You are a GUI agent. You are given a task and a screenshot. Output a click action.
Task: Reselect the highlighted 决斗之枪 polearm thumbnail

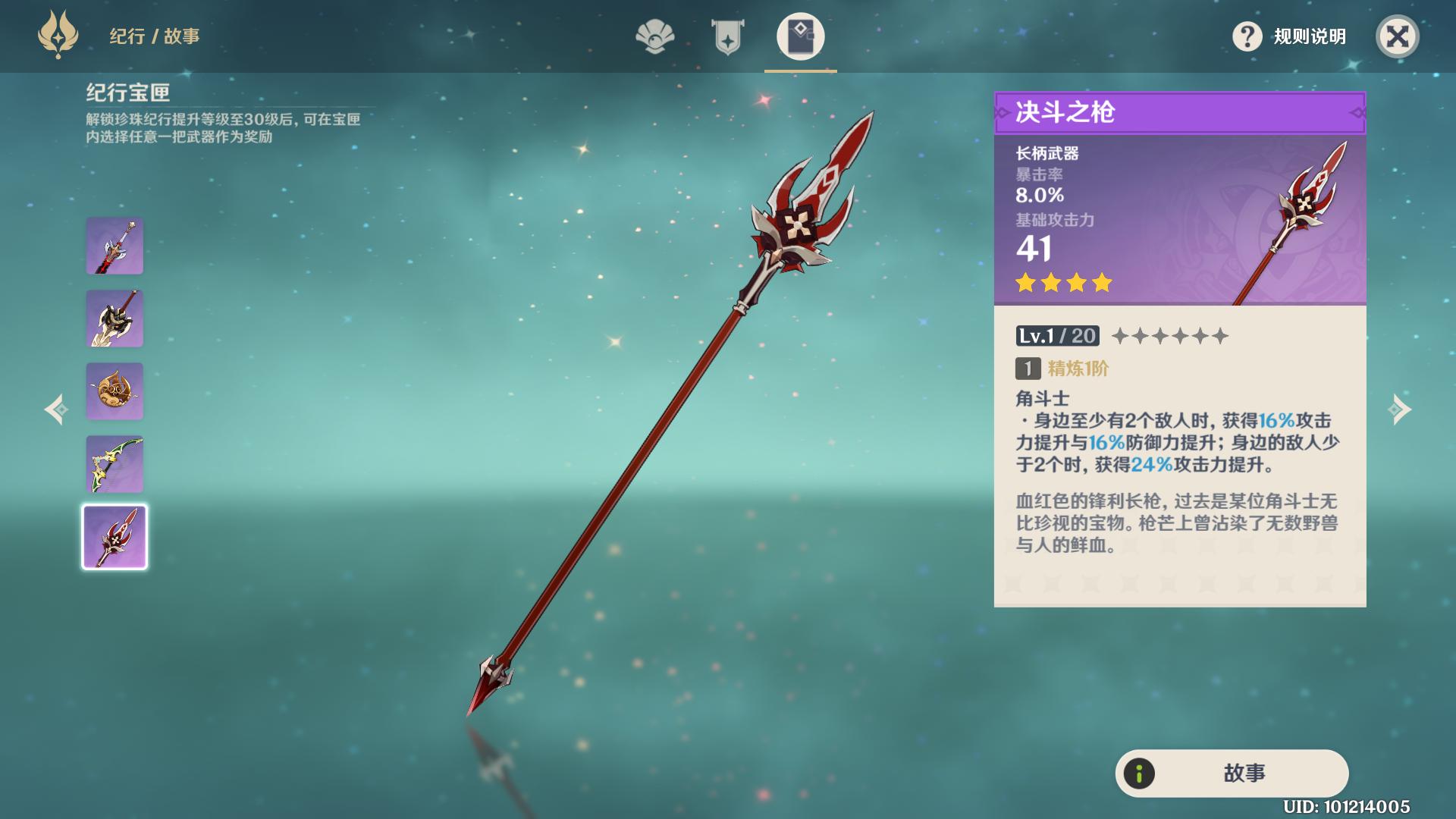pos(115,537)
